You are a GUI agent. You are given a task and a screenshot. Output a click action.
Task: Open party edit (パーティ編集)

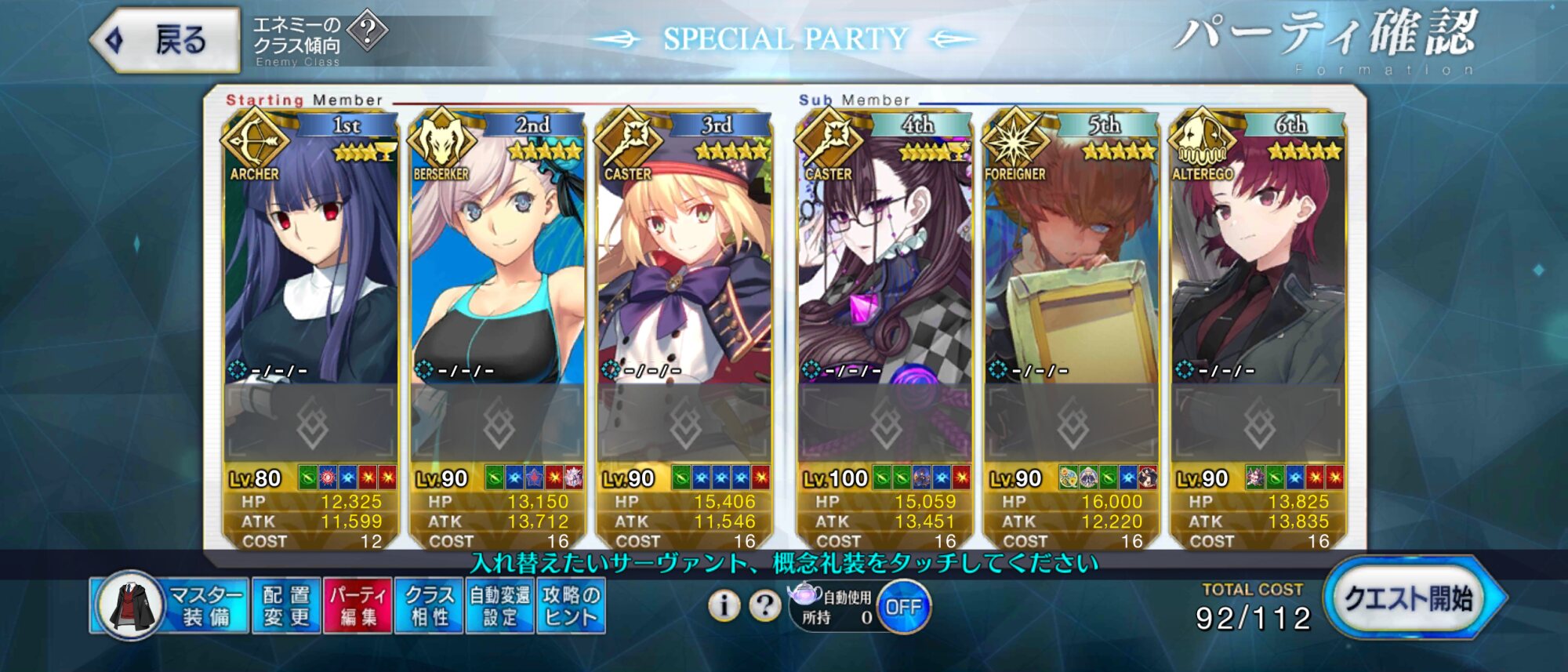[358, 605]
